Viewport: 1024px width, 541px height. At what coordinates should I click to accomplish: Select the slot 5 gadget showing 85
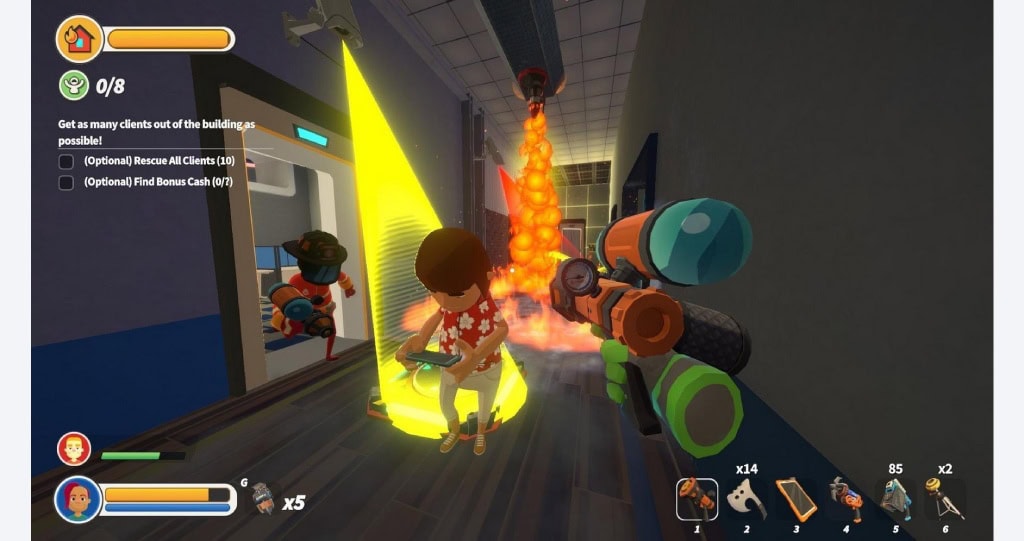(895, 498)
